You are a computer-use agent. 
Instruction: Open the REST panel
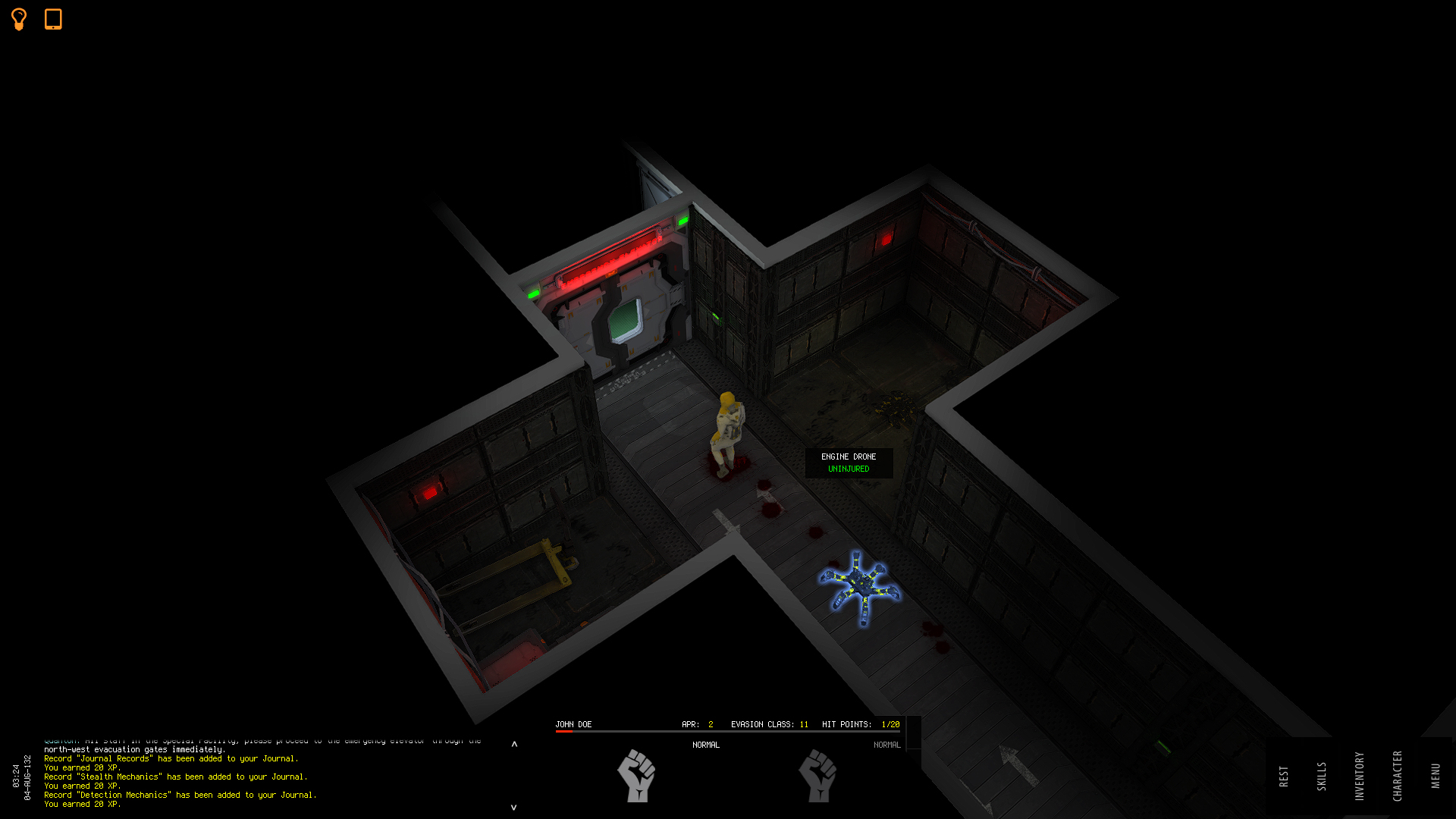point(1284,775)
